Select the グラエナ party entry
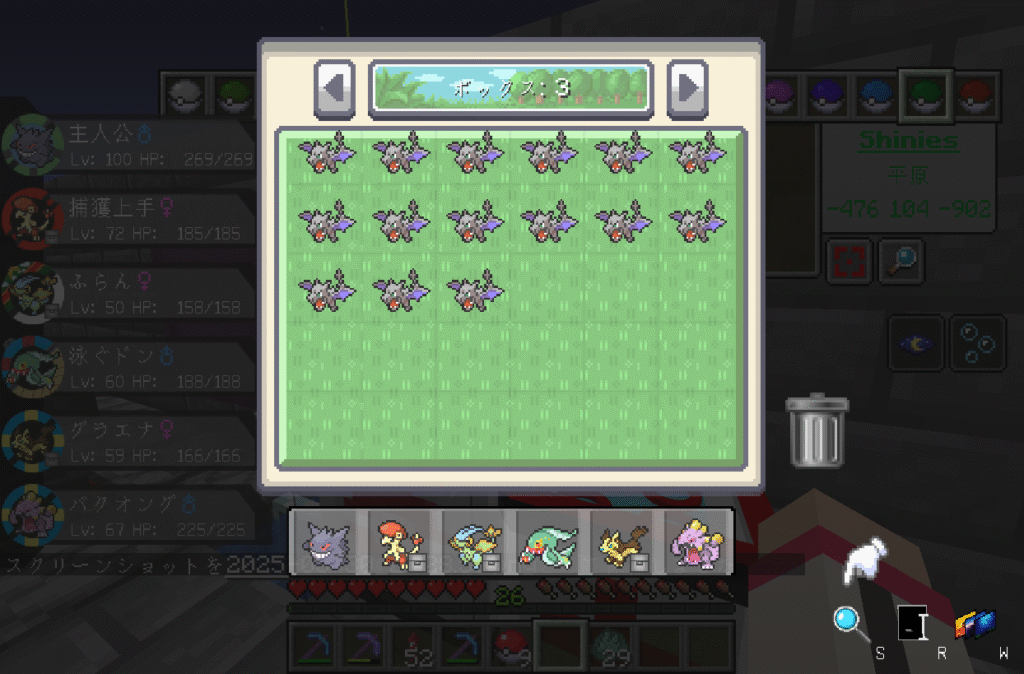The image size is (1024, 674). pyautogui.click(x=130, y=438)
